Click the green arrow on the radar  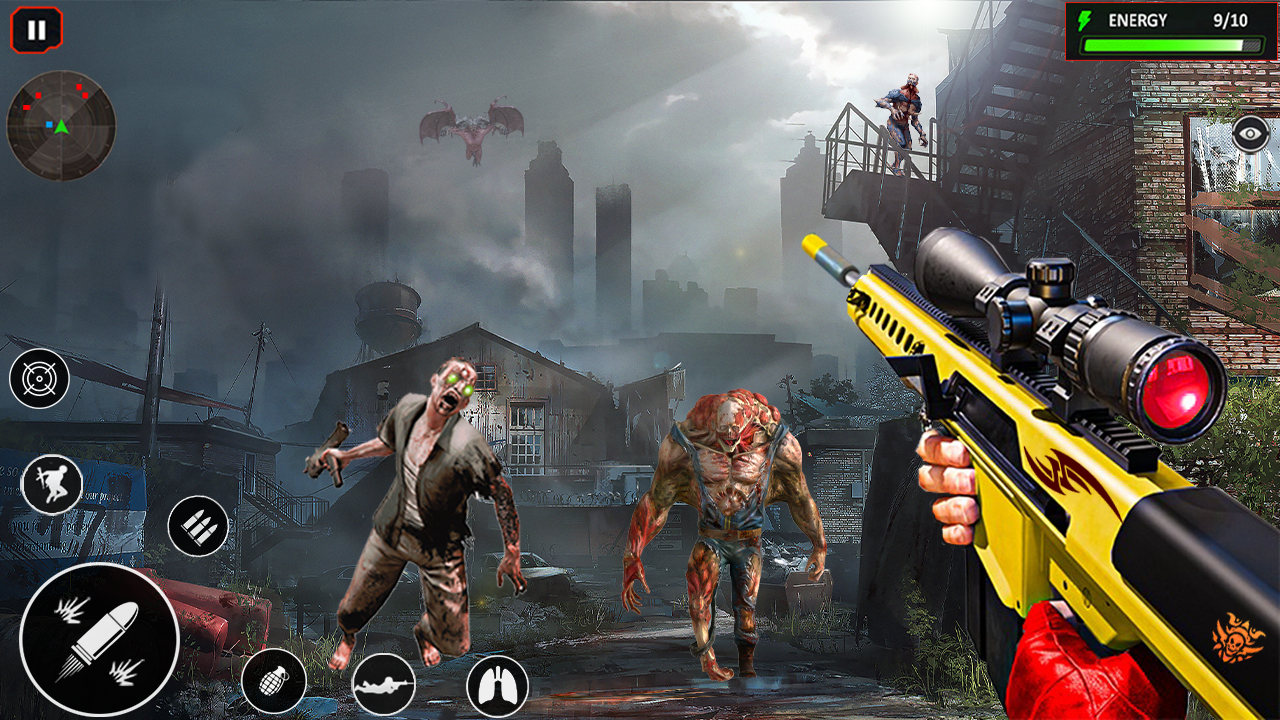[62, 126]
